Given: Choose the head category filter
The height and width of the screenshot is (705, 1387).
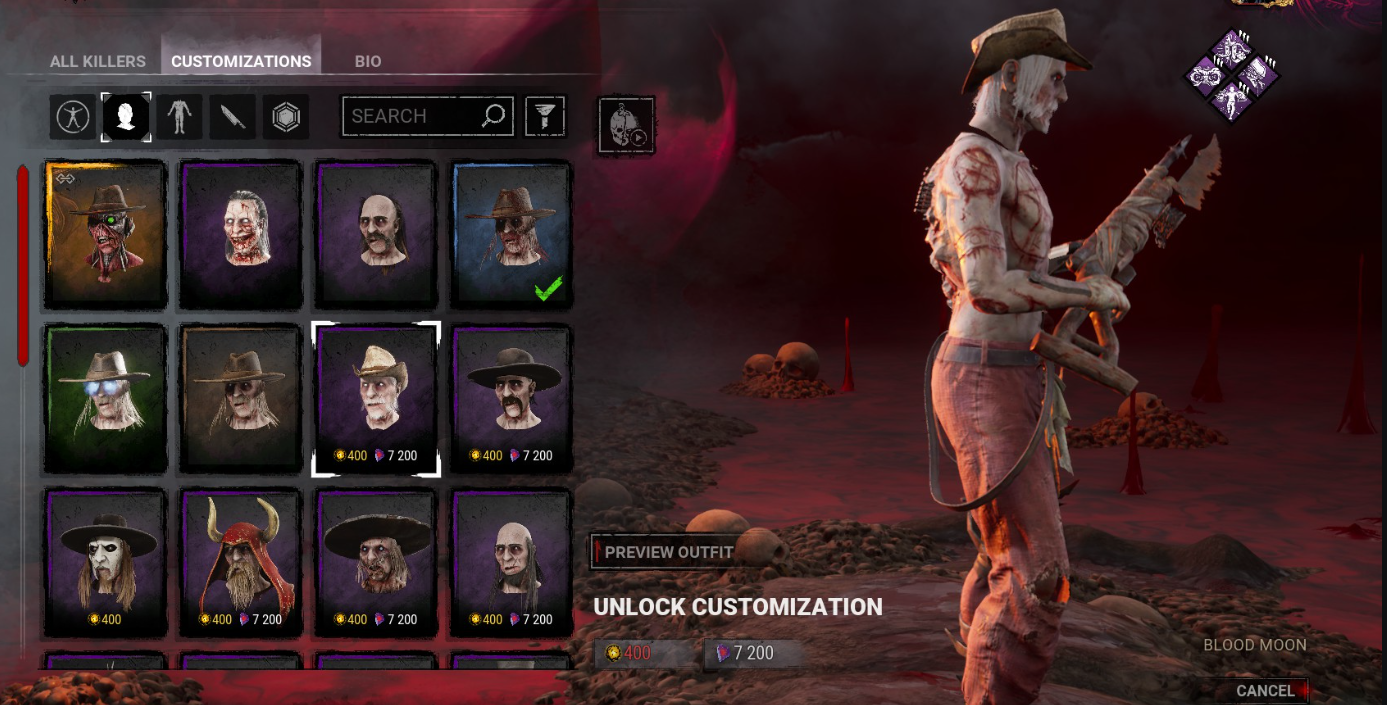Looking at the screenshot, I should click(126, 117).
